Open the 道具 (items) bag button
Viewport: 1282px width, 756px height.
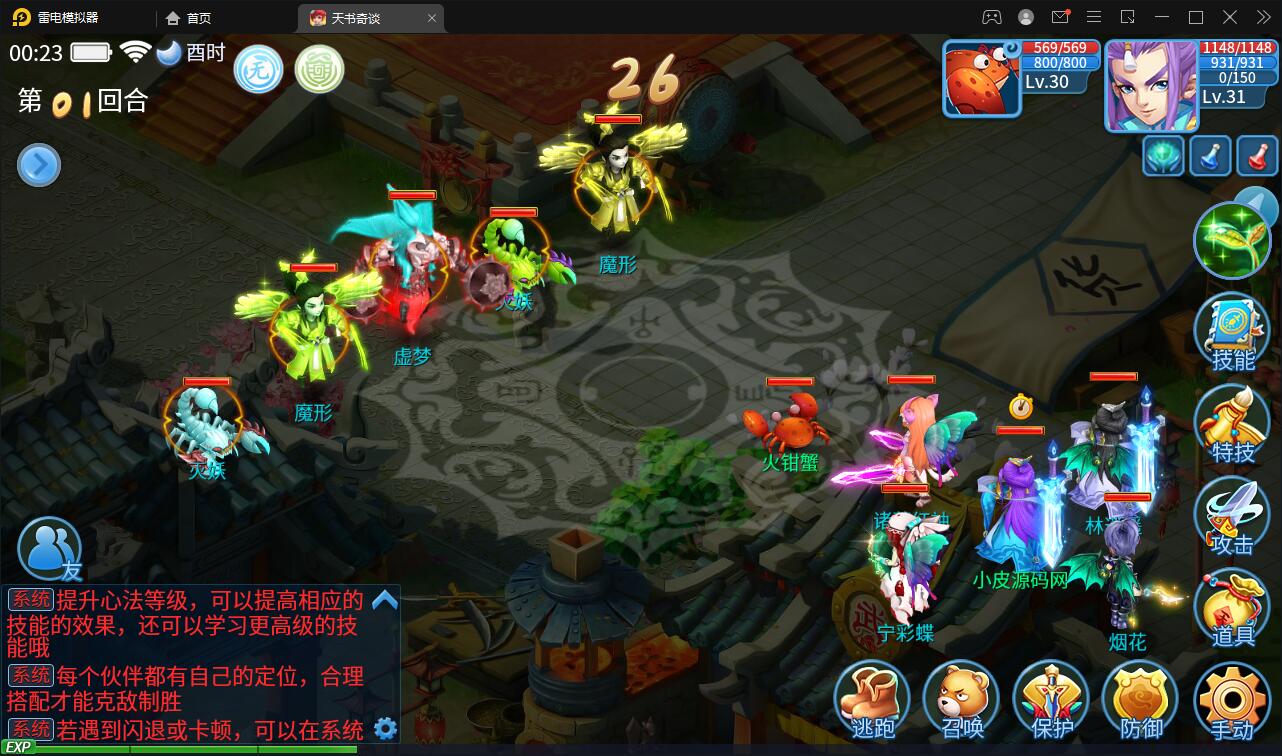coord(1232,608)
